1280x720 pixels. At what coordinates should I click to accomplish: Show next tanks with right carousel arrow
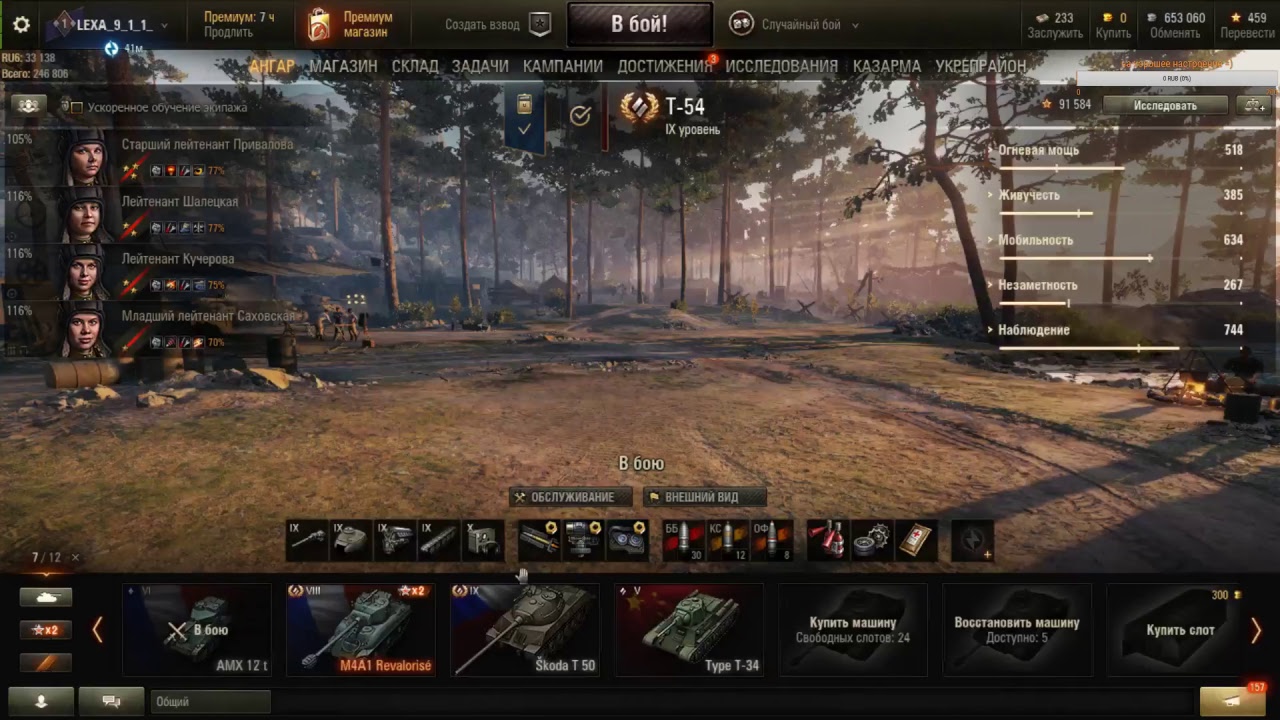pos(1255,630)
